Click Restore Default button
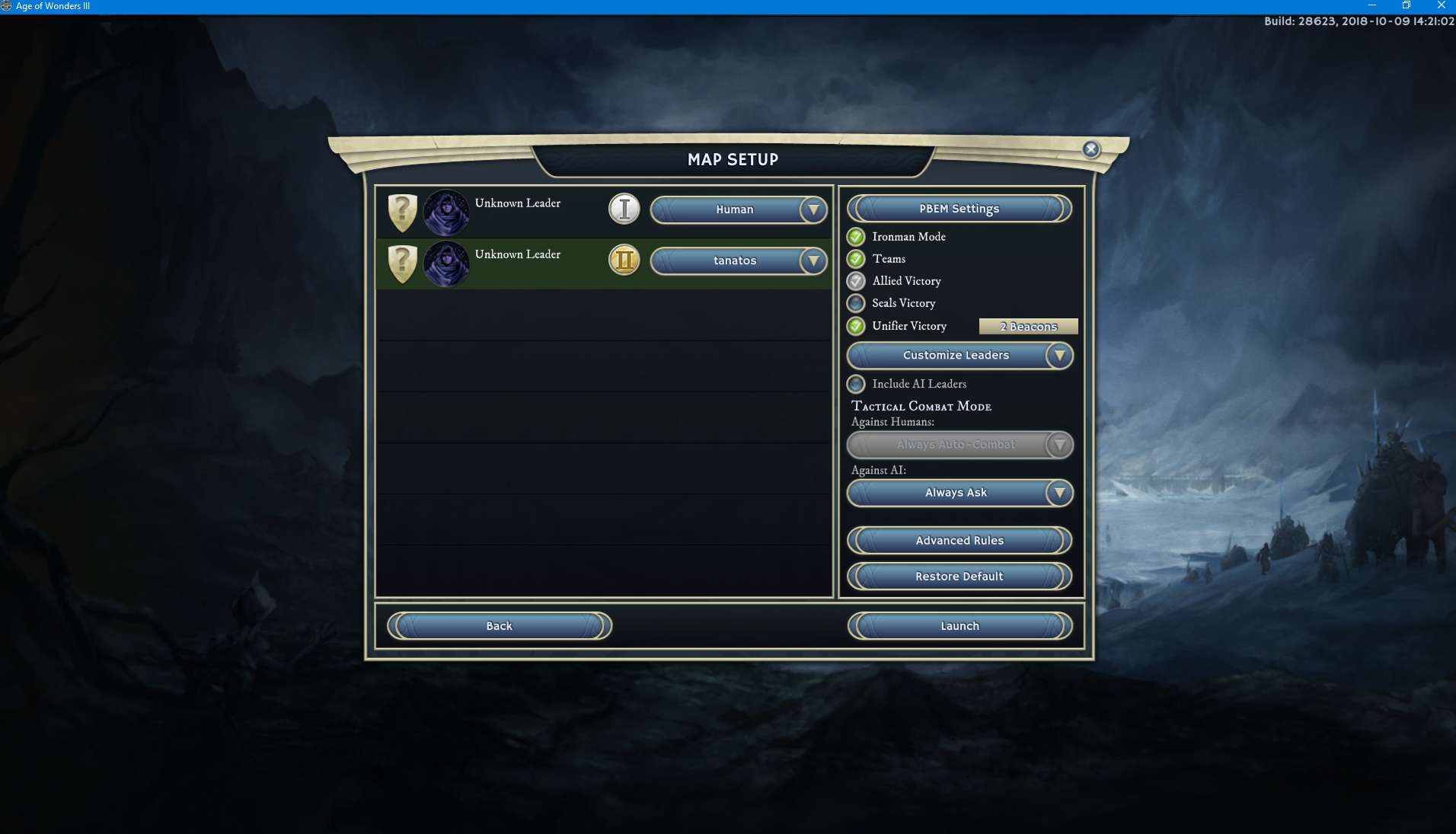 click(x=959, y=577)
